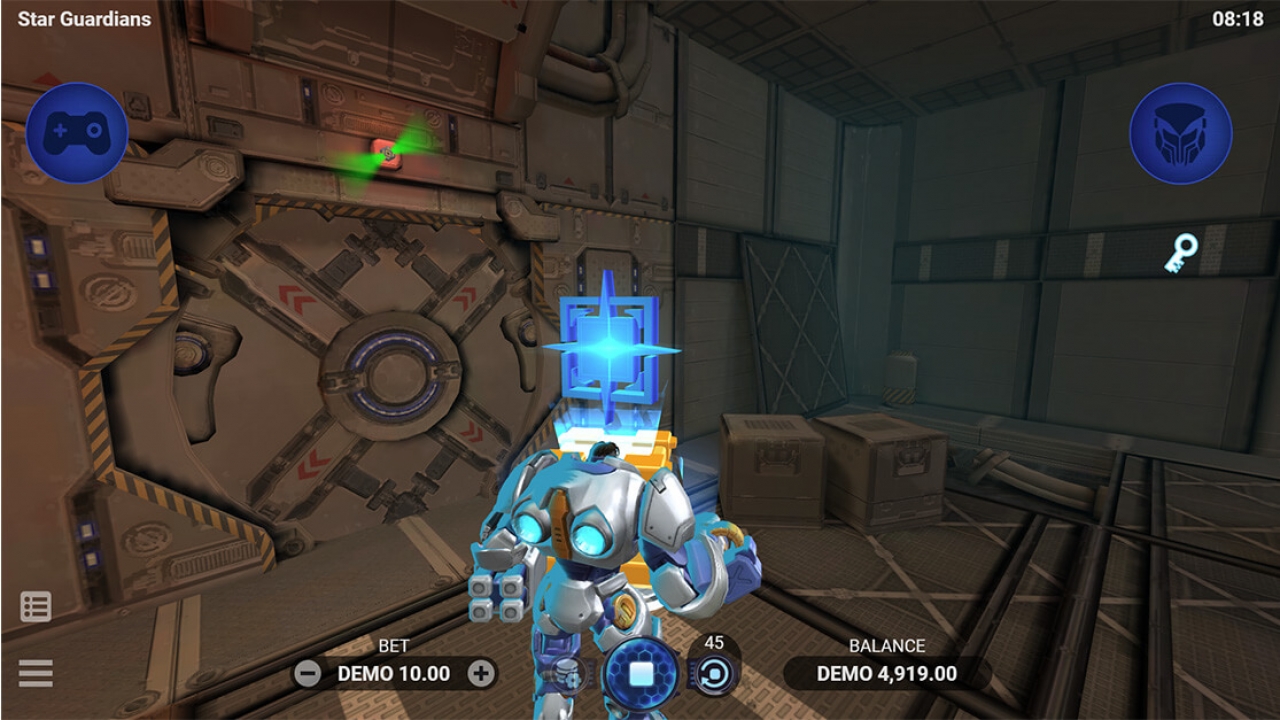The width and height of the screenshot is (1280, 720).
Task: Open the blue gamepad controls button
Action: click(x=77, y=133)
